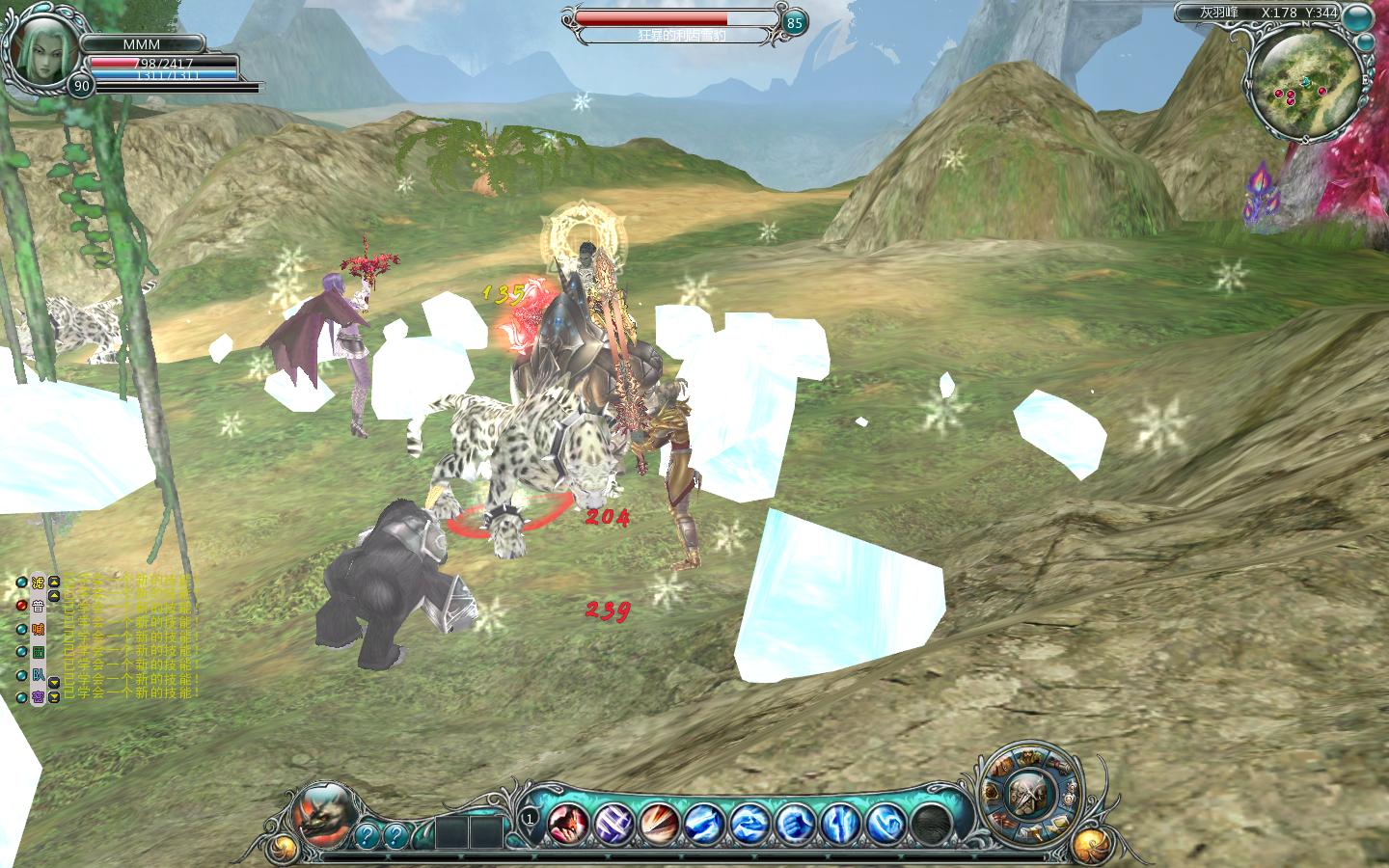This screenshot has width=1389, height=868.
Task: Choose the 密 whisper chat channel
Action: [38, 697]
